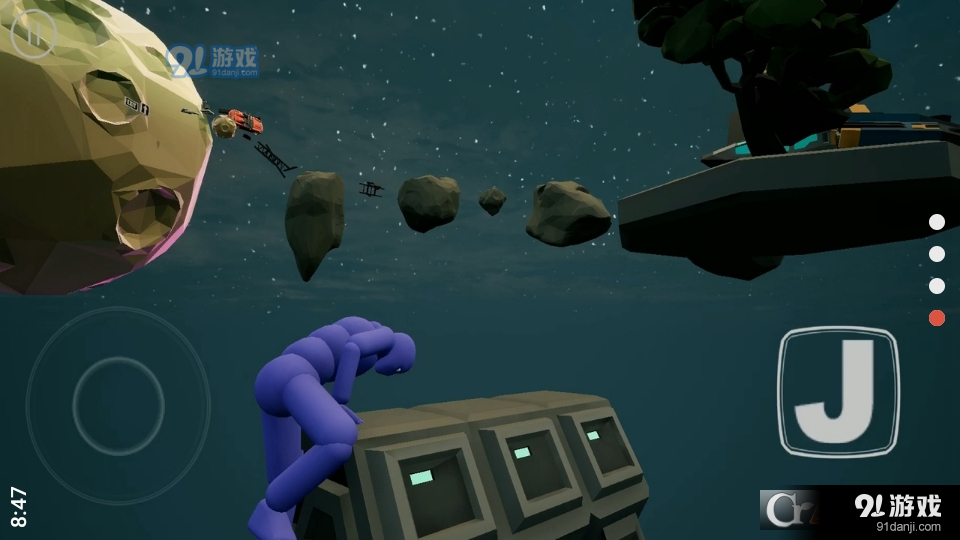Select the red dot indicator
Image resolution: width=960 pixels, height=540 pixels.
pyautogui.click(x=937, y=318)
